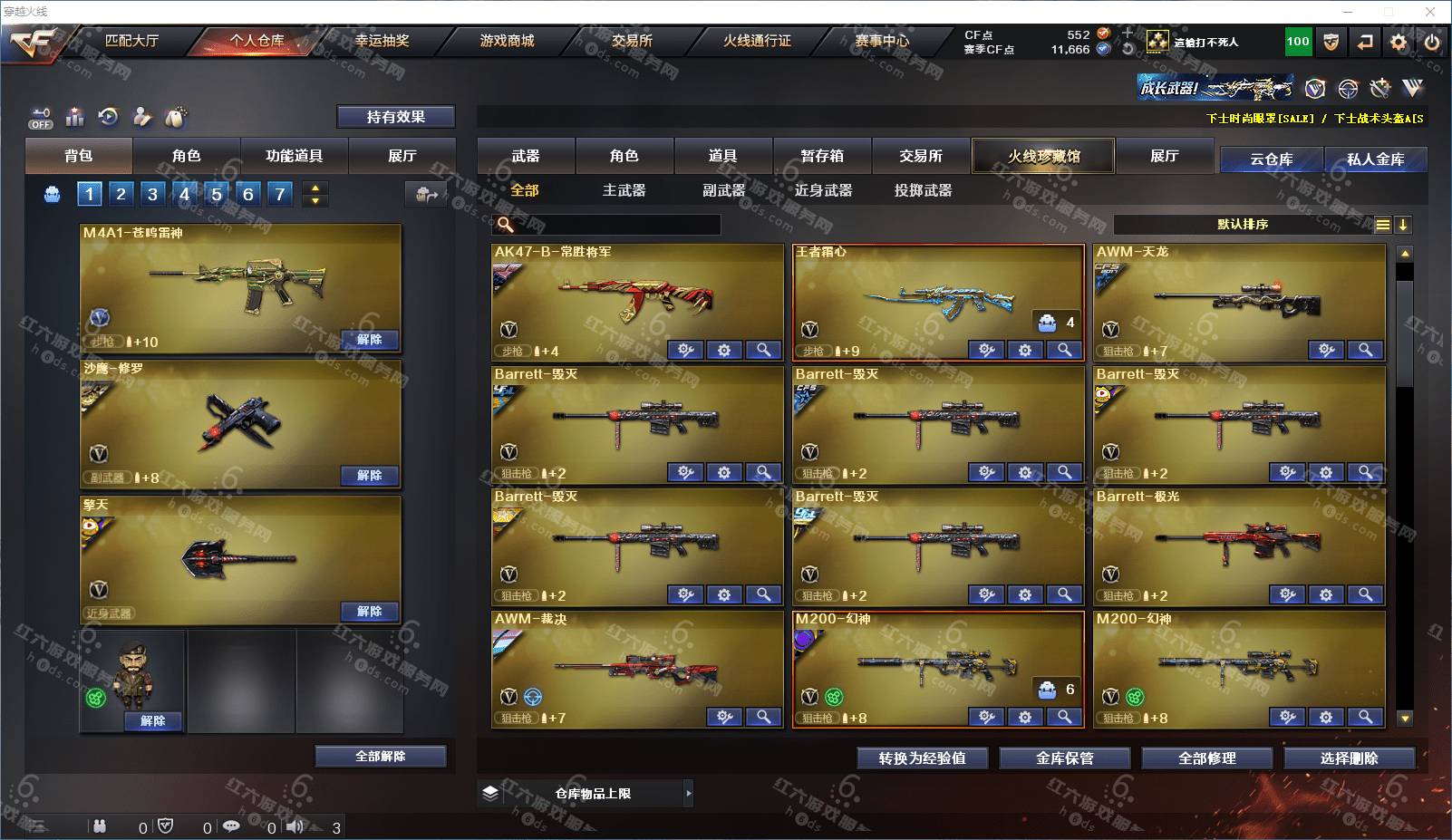
Task: Switch to the 赛事中心 tab
Action: coord(882,41)
